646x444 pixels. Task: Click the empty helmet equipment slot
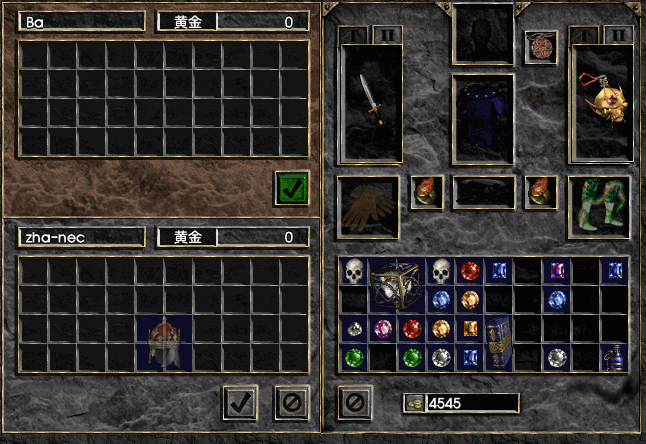pyautogui.click(x=484, y=32)
